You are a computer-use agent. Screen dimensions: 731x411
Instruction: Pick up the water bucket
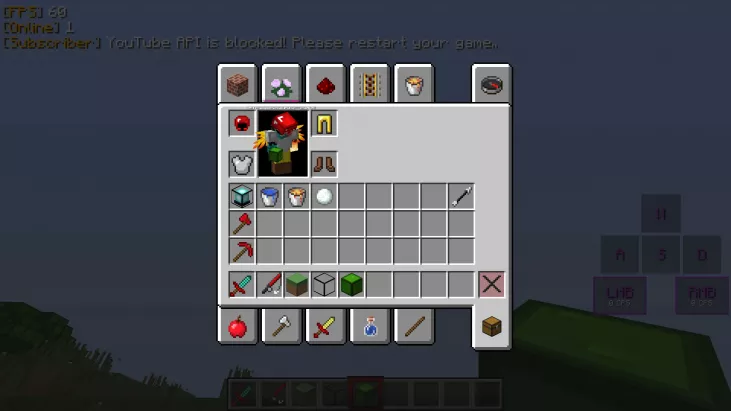(x=269, y=196)
